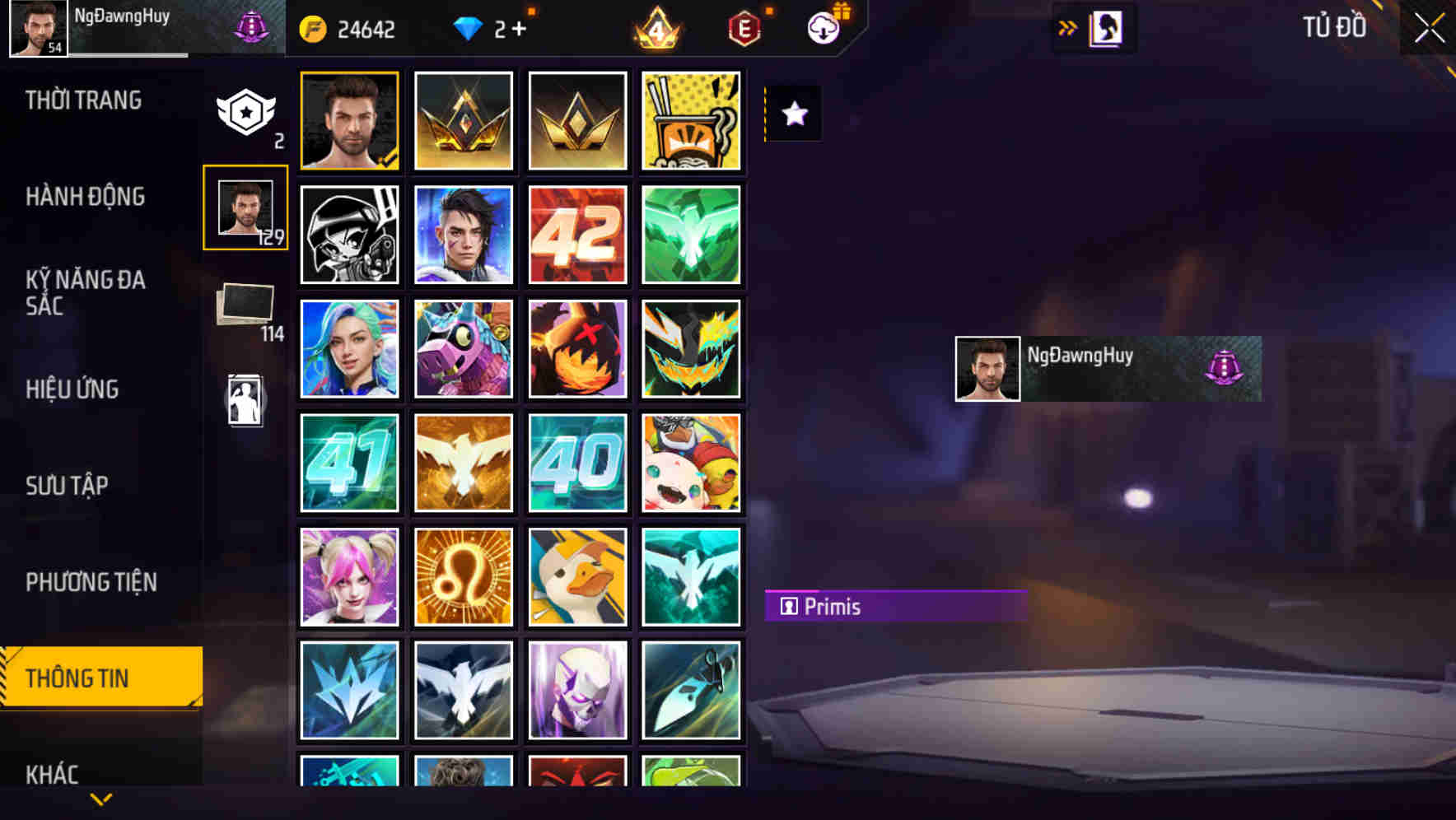Click the double-arrow expander near top right
This screenshot has width=1456, height=820.
(x=1066, y=27)
